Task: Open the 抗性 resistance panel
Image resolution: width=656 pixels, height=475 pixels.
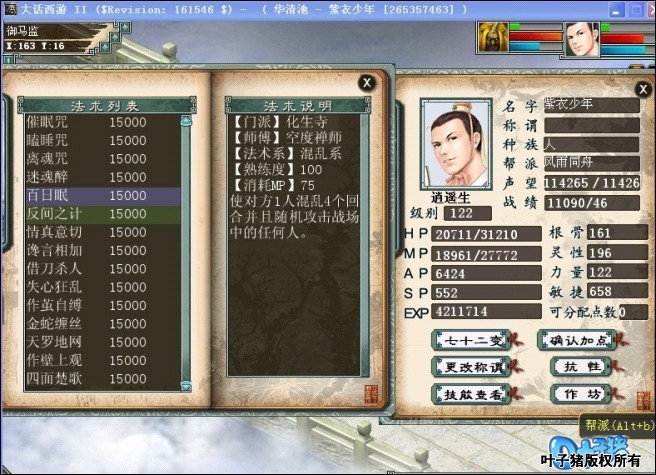Action: (580, 367)
